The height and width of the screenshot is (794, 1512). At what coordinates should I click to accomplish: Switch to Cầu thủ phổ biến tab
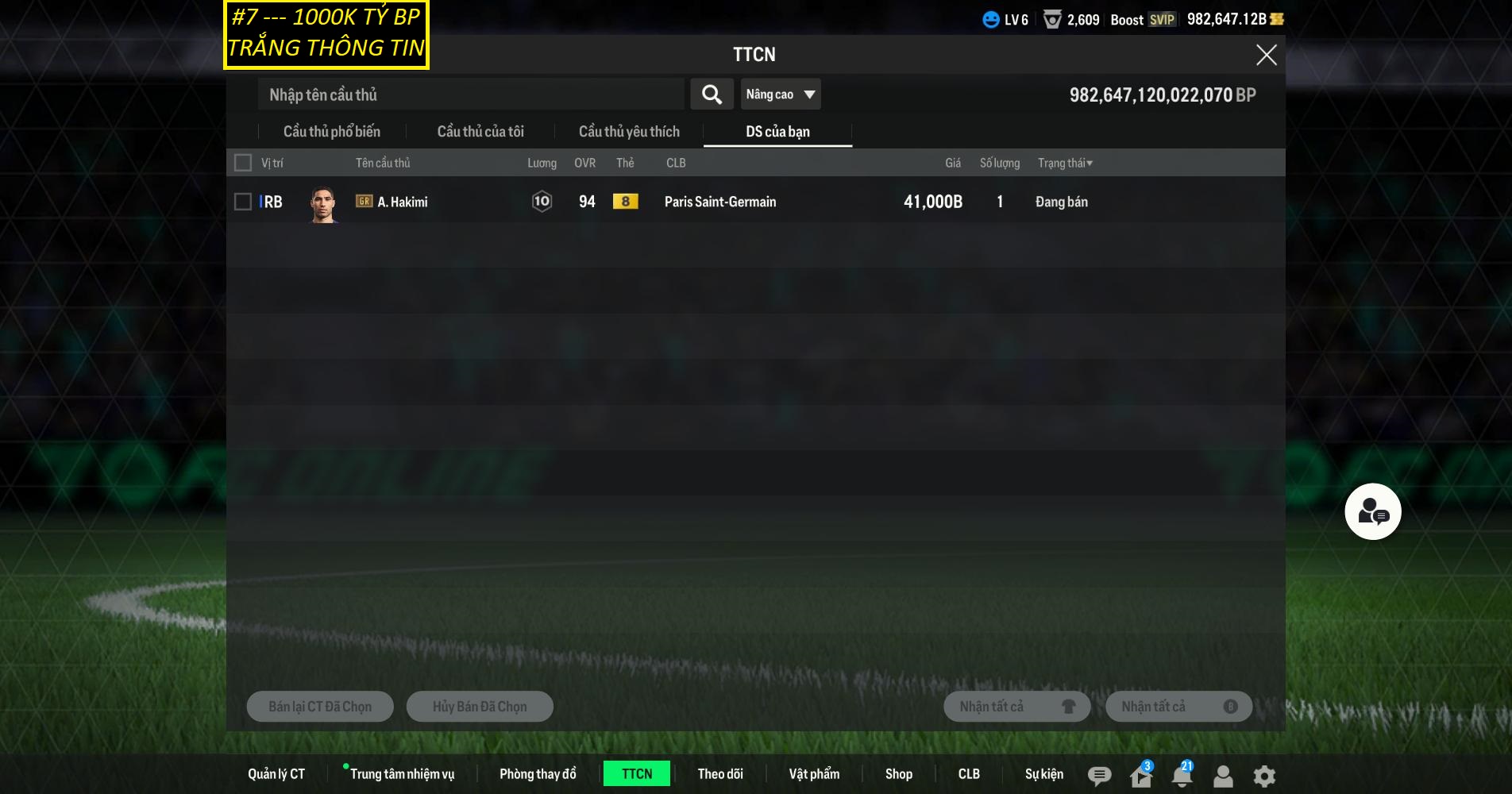[x=332, y=132]
